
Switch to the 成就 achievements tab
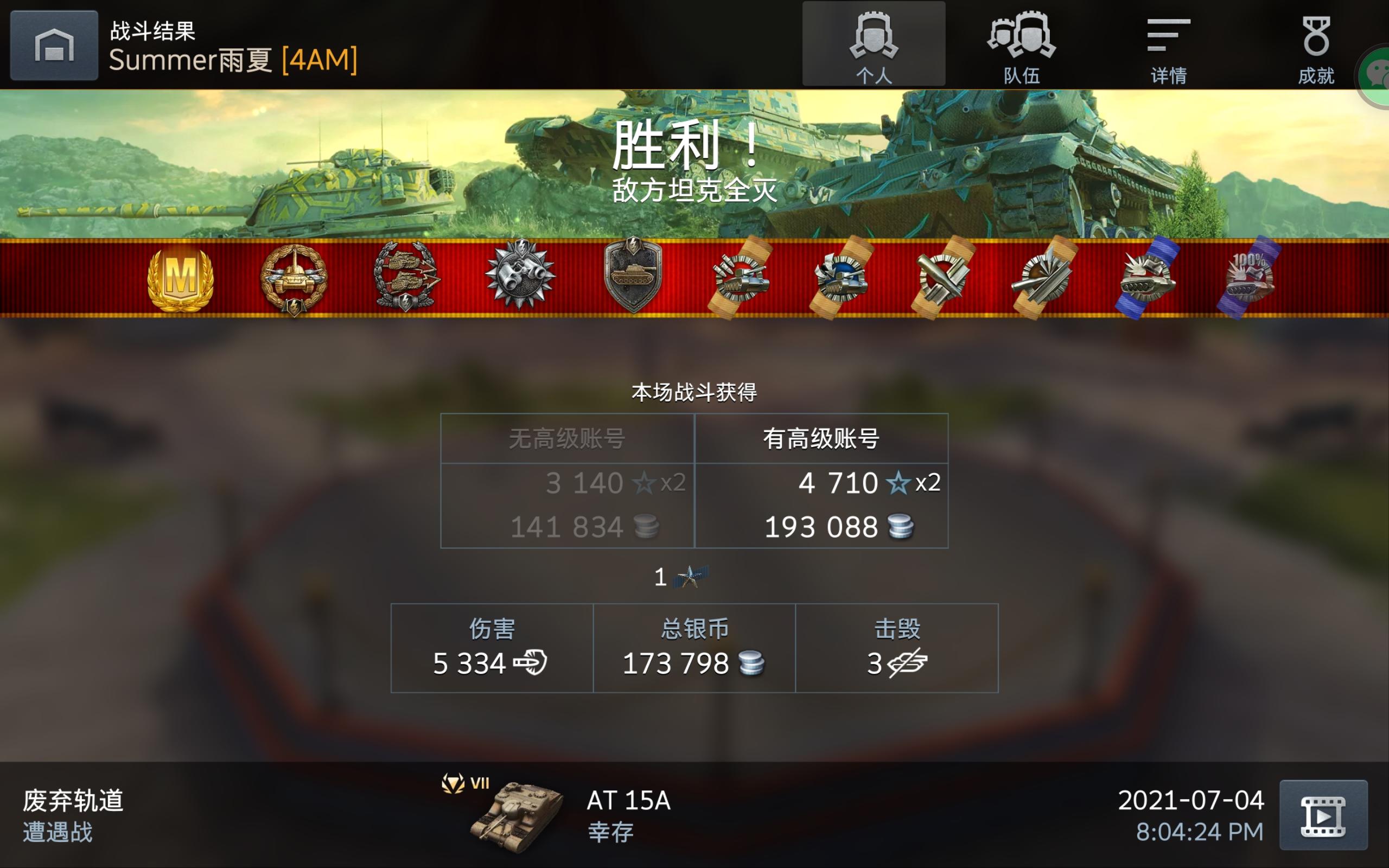click(x=1317, y=46)
